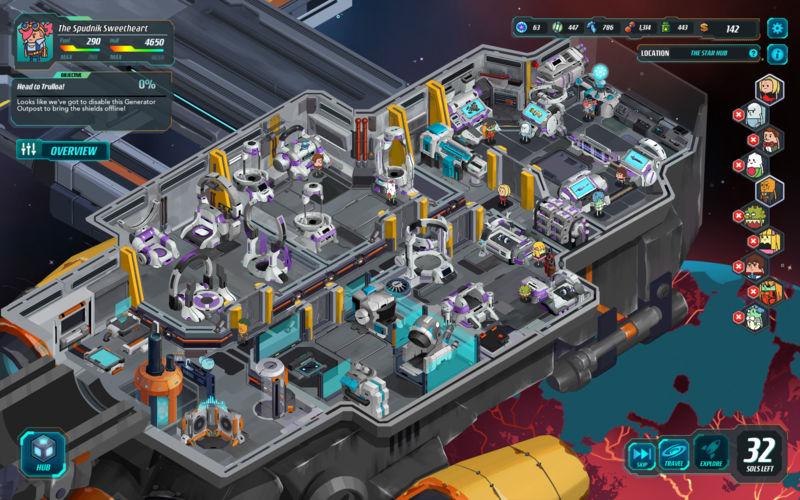This screenshot has height=500, width=800.
Task: Open the Hub menu
Action: tap(43, 455)
